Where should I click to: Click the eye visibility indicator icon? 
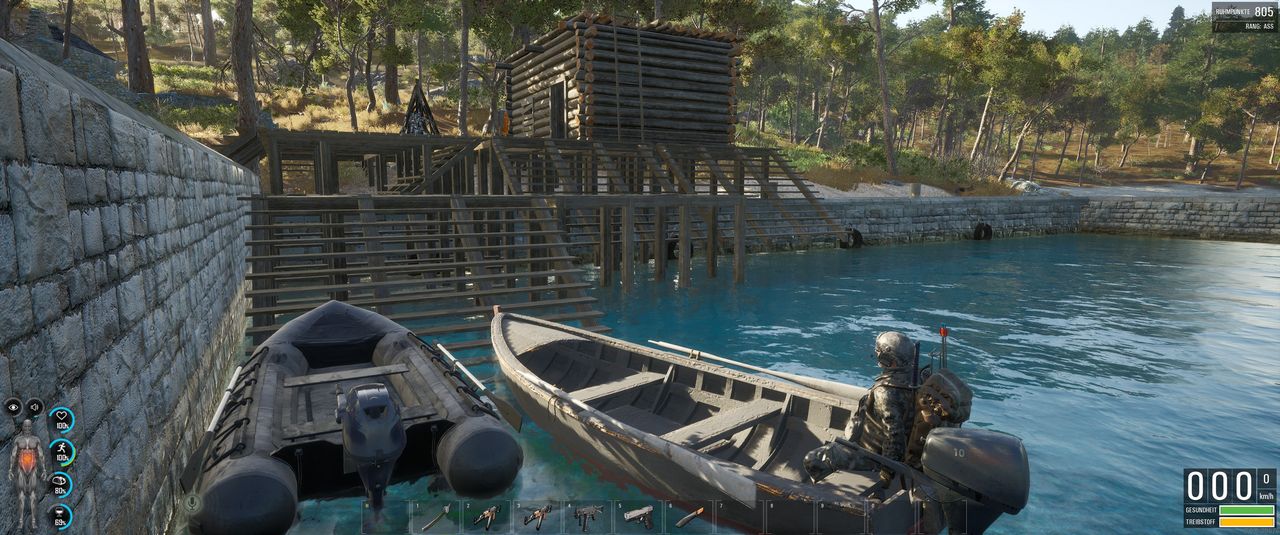coord(13,407)
